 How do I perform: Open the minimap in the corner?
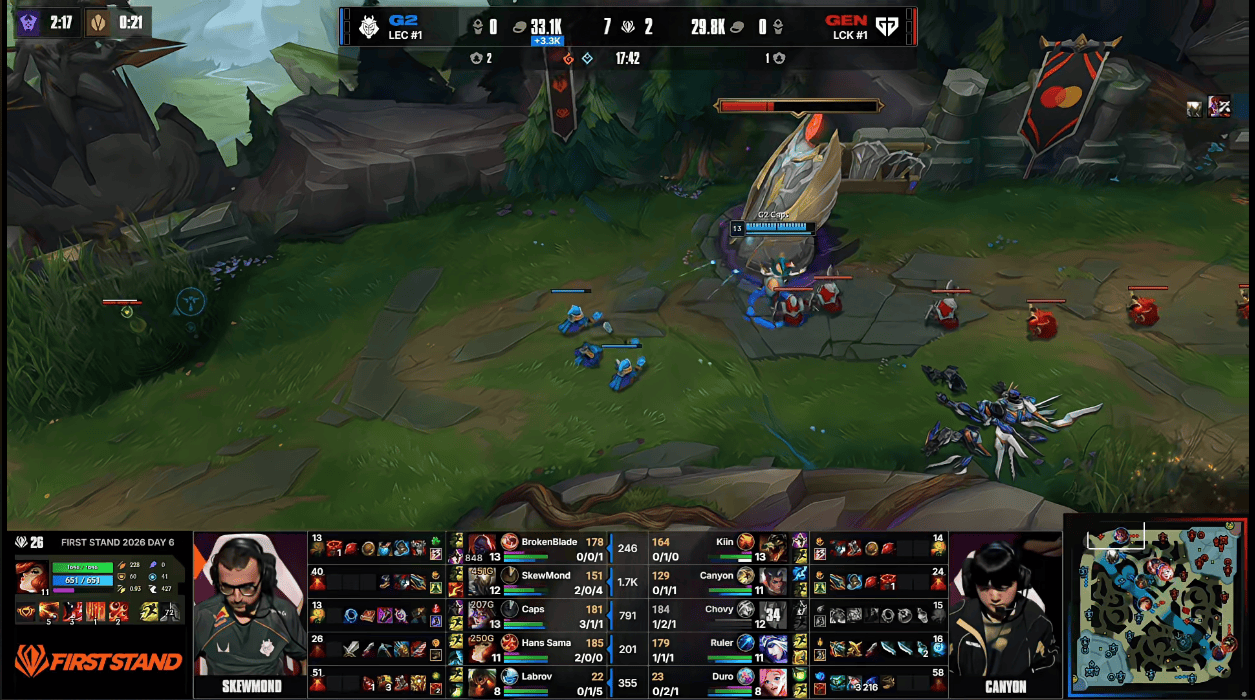[1156, 607]
